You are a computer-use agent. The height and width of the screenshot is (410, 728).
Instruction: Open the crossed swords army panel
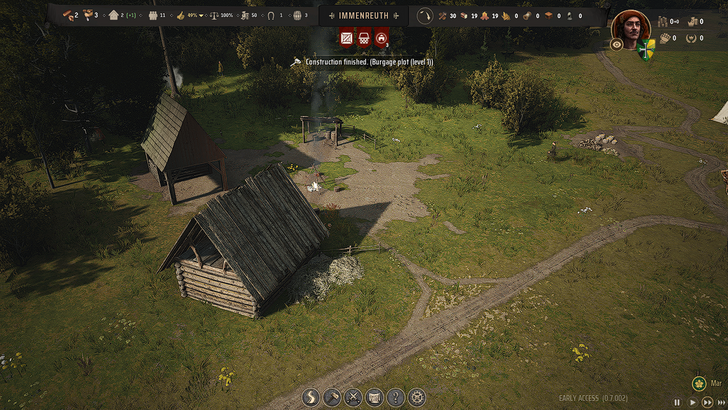(353, 397)
